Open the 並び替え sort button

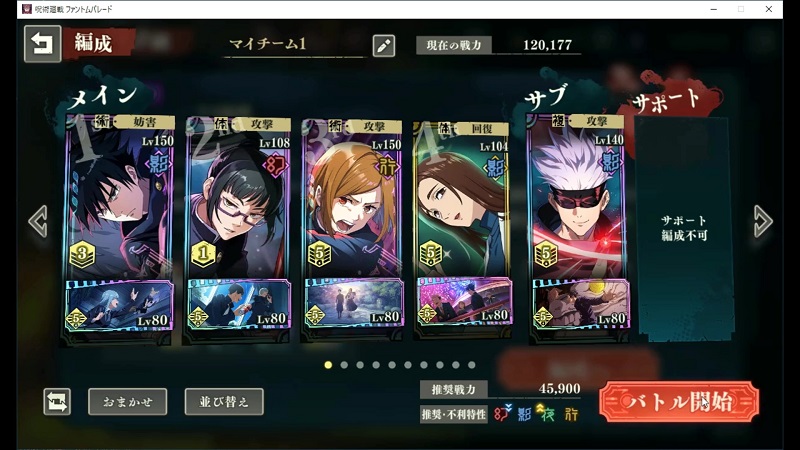(224, 402)
